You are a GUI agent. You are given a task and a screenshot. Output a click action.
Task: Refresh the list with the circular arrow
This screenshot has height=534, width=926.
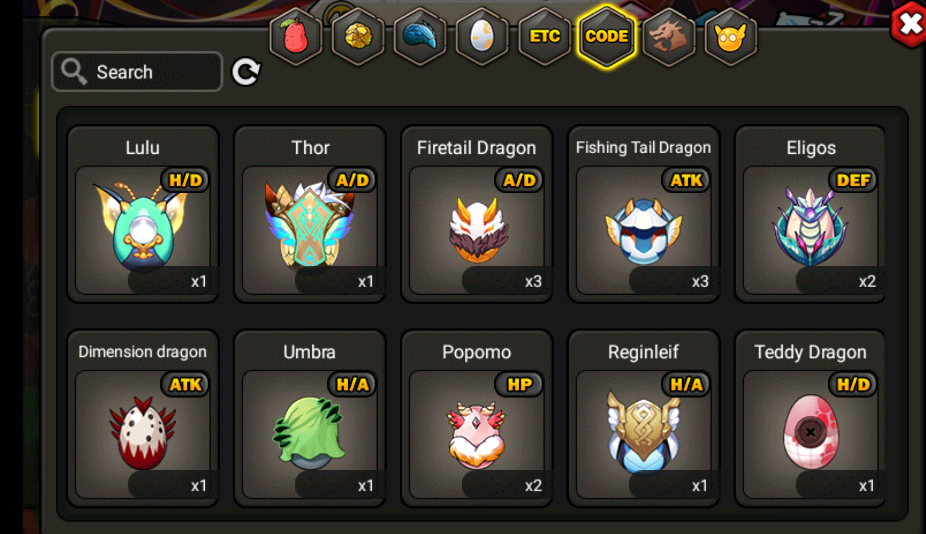(246, 72)
